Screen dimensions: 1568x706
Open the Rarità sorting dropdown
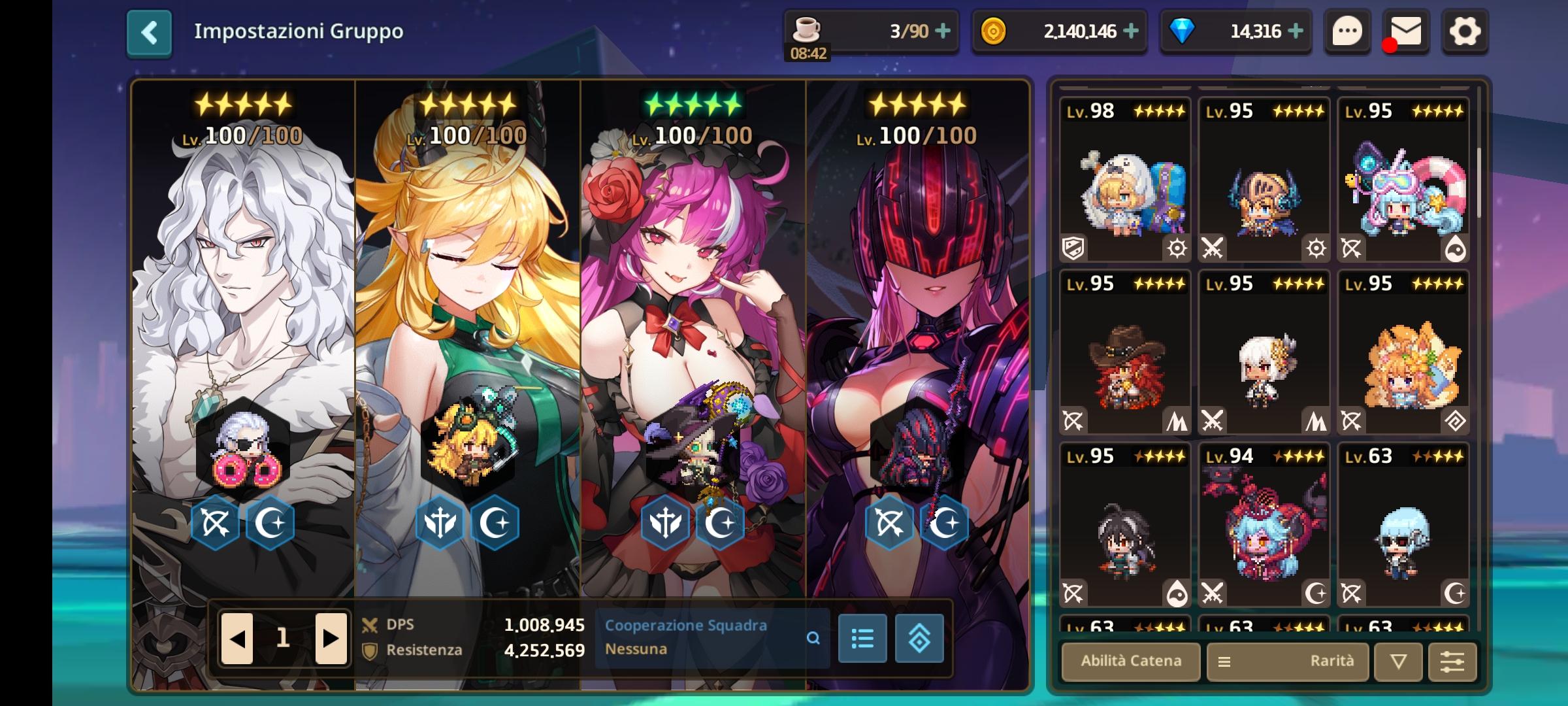point(1317,662)
